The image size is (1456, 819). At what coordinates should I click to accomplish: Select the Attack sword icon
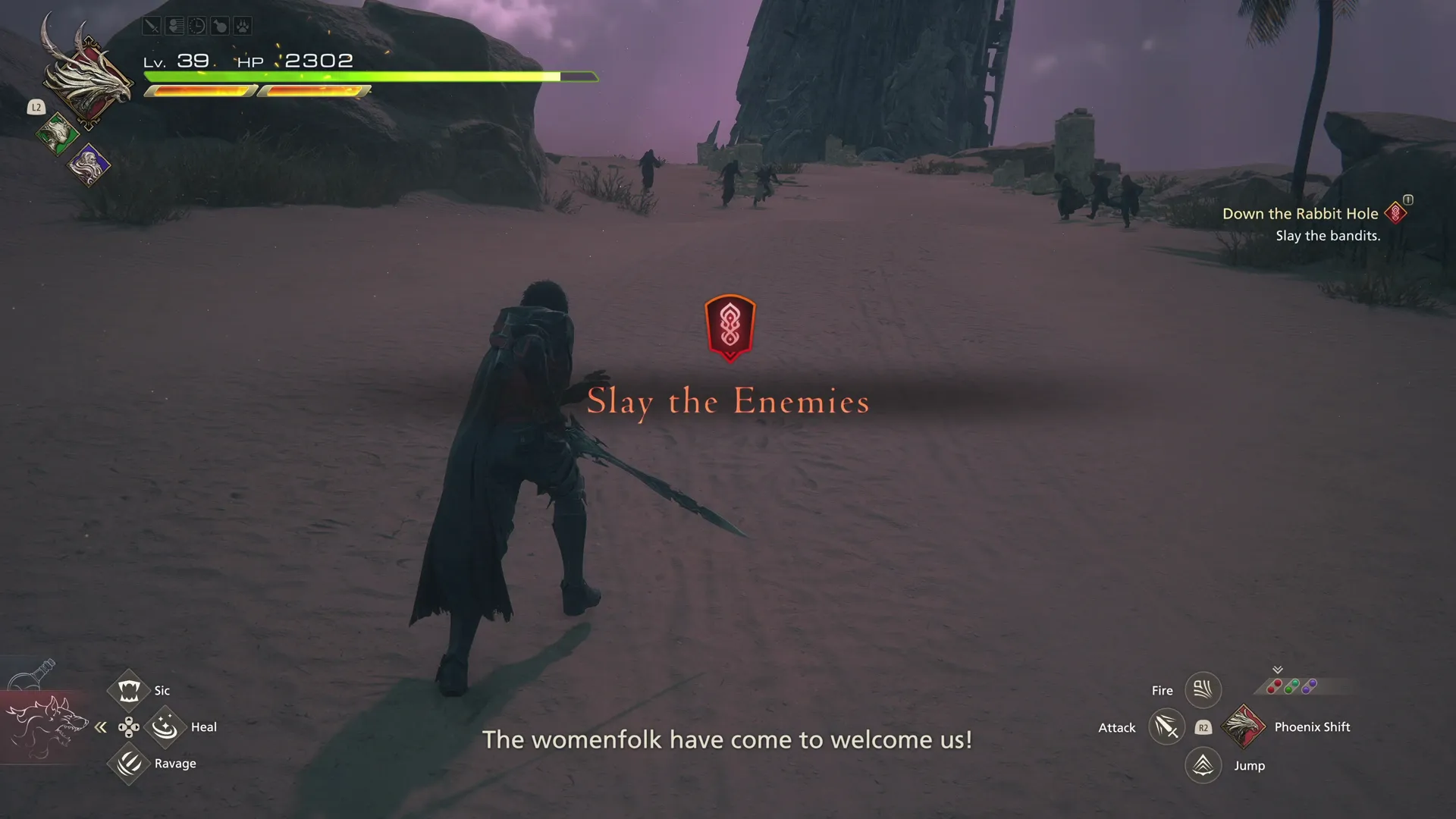pos(1166,726)
